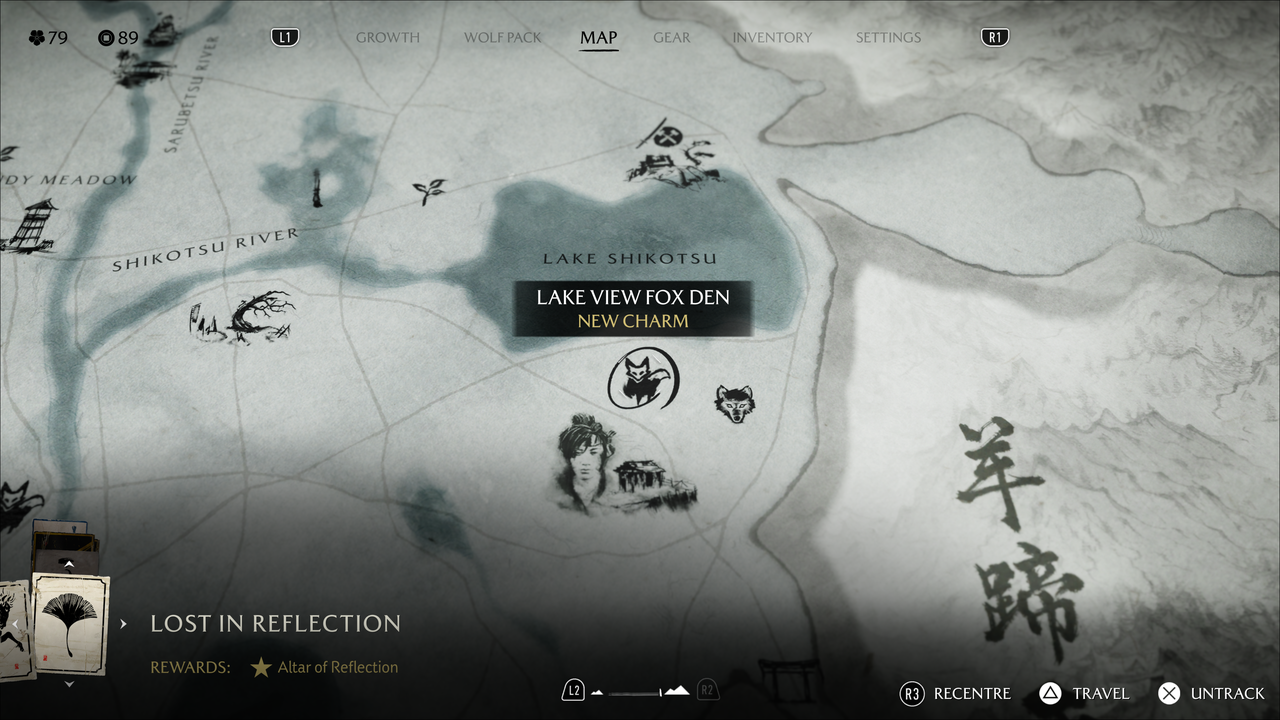Select the Lake View Fox Den marker
Screen dimensions: 1280x720
pyautogui.click(x=643, y=379)
